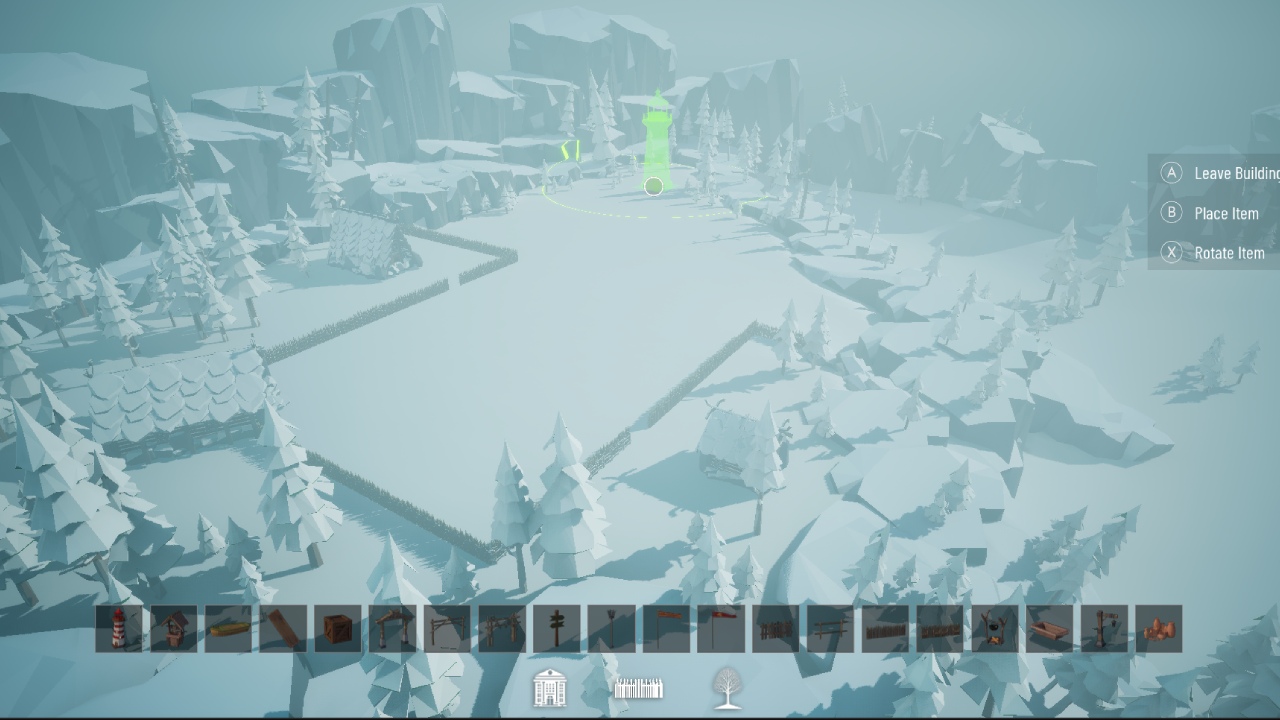Image resolution: width=1280 pixels, height=720 pixels.
Task: Switch to the trees category tab
Action: 726,689
